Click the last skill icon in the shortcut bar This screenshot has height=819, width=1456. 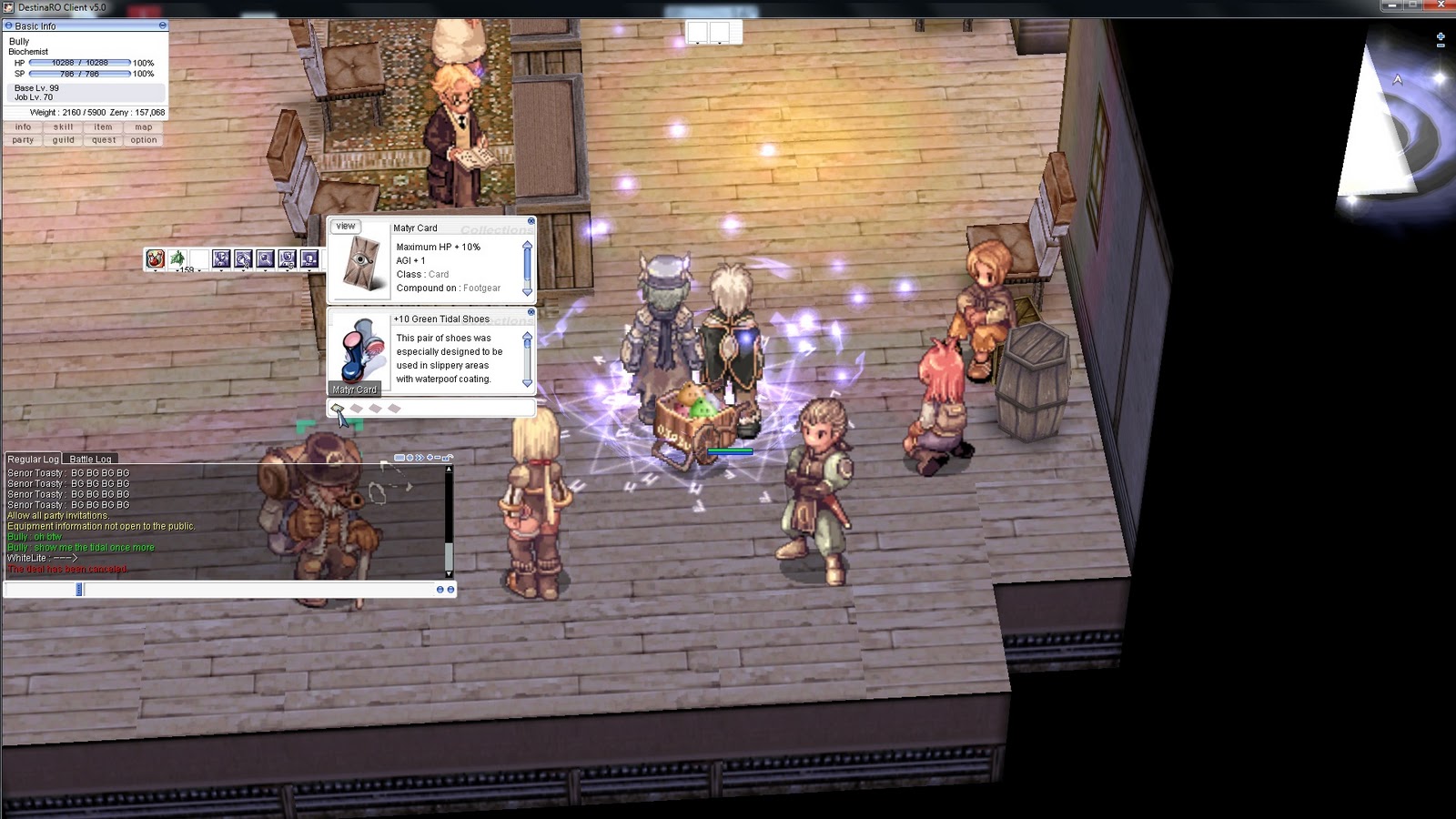click(308, 259)
